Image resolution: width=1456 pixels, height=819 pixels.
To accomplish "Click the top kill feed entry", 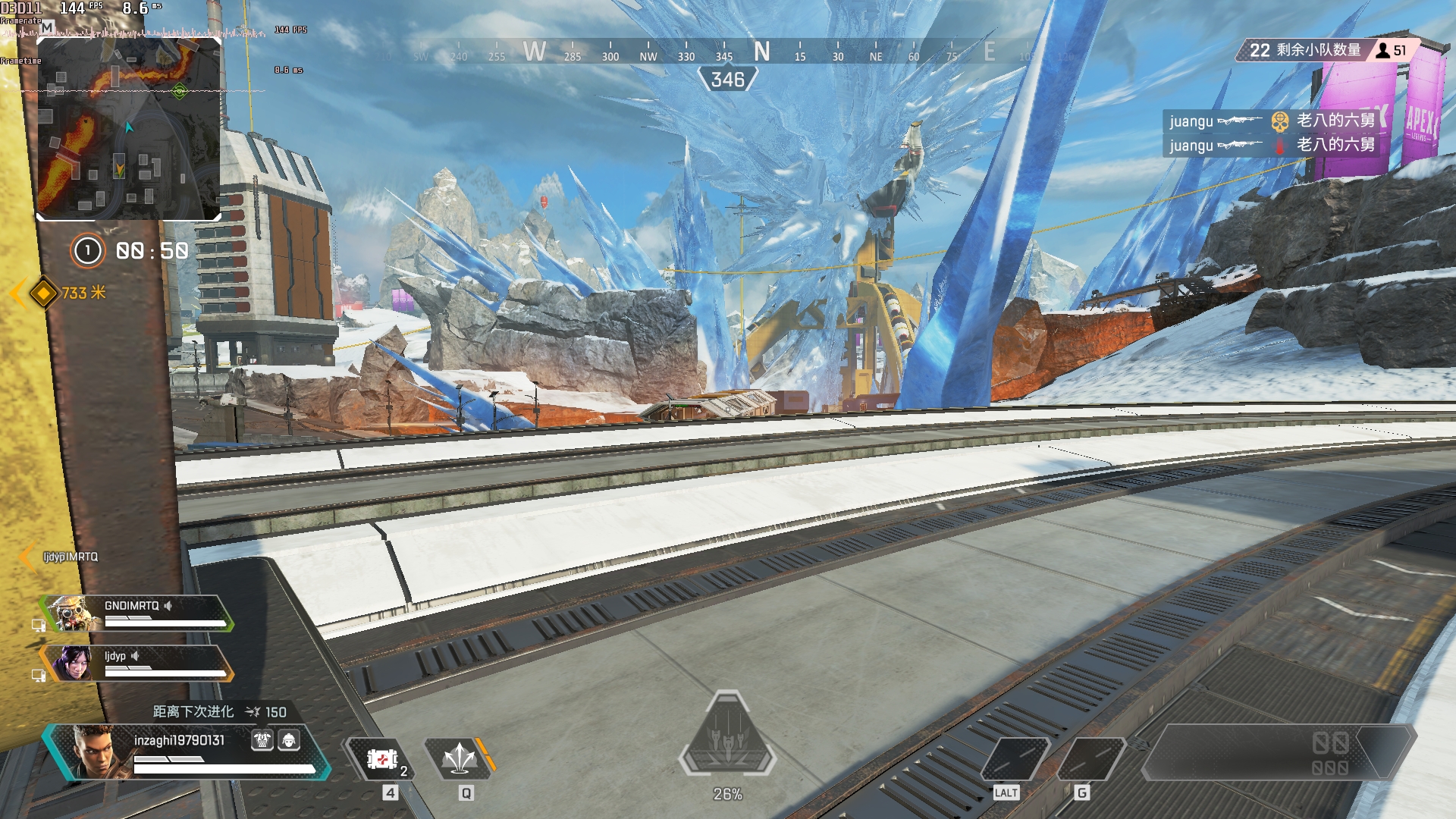I will (1272, 121).
